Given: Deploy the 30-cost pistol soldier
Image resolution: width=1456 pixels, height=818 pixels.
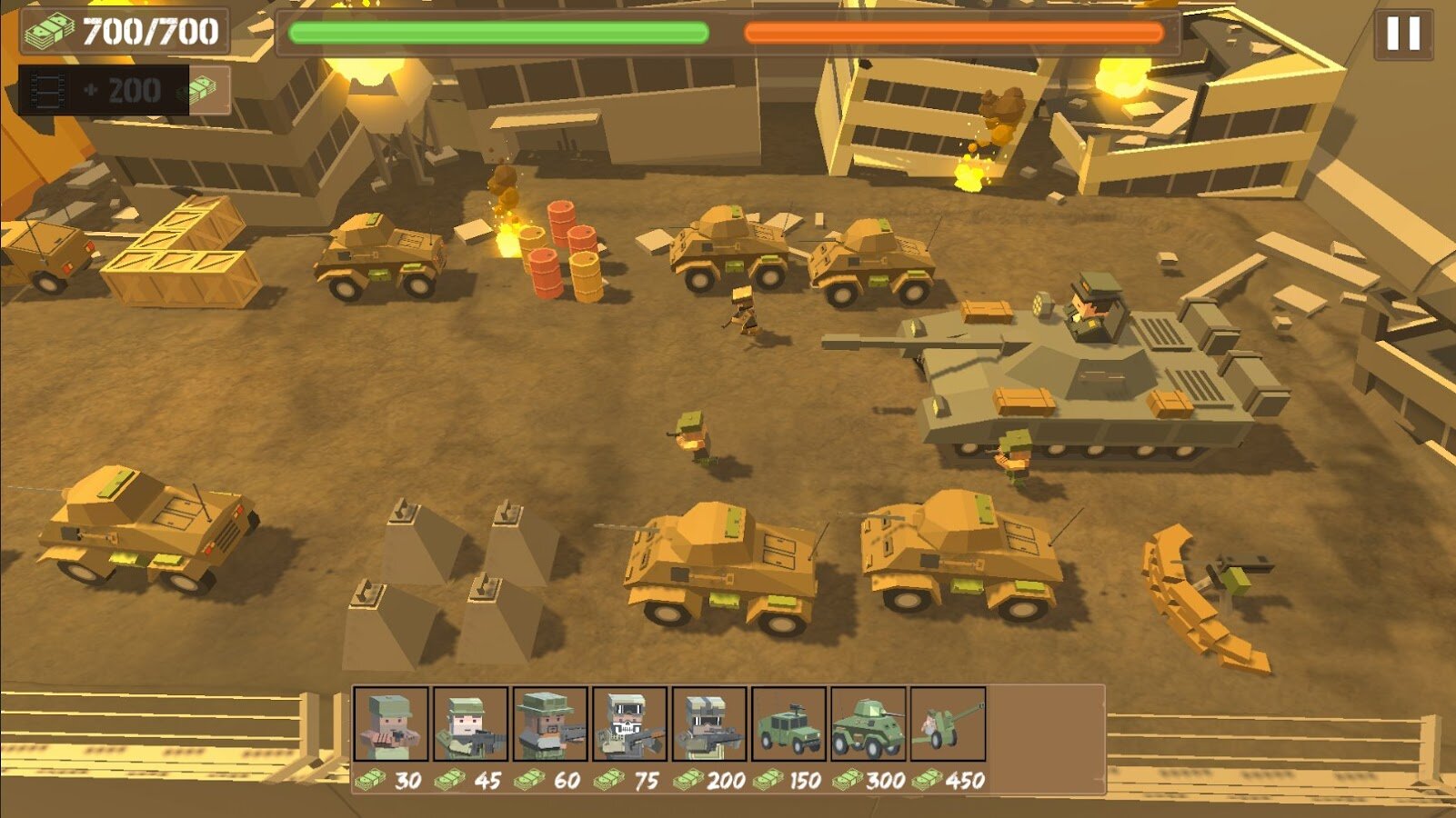Looking at the screenshot, I should tap(390, 723).
